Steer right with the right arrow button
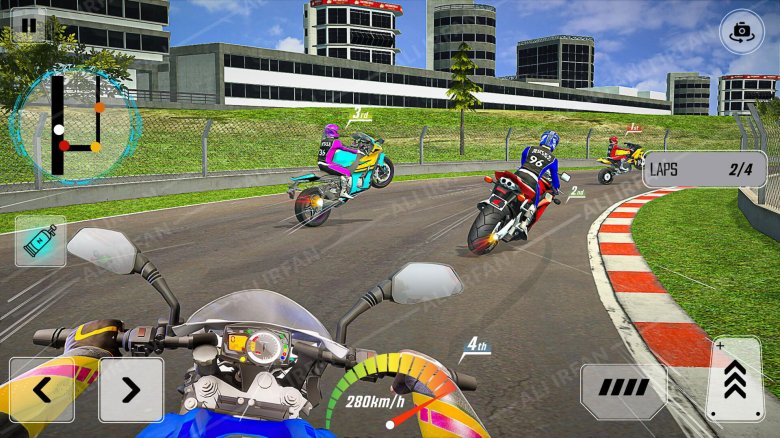 [131, 390]
